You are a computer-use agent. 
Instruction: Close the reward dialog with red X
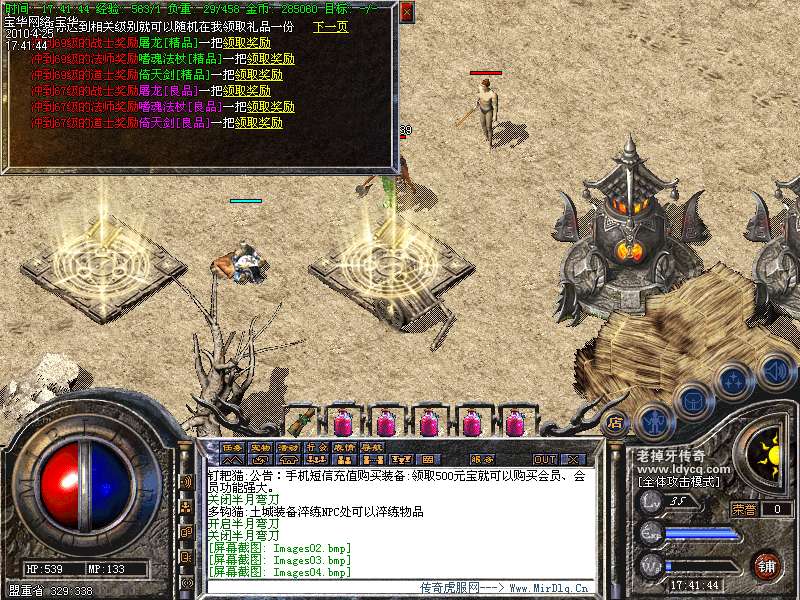pos(406,12)
